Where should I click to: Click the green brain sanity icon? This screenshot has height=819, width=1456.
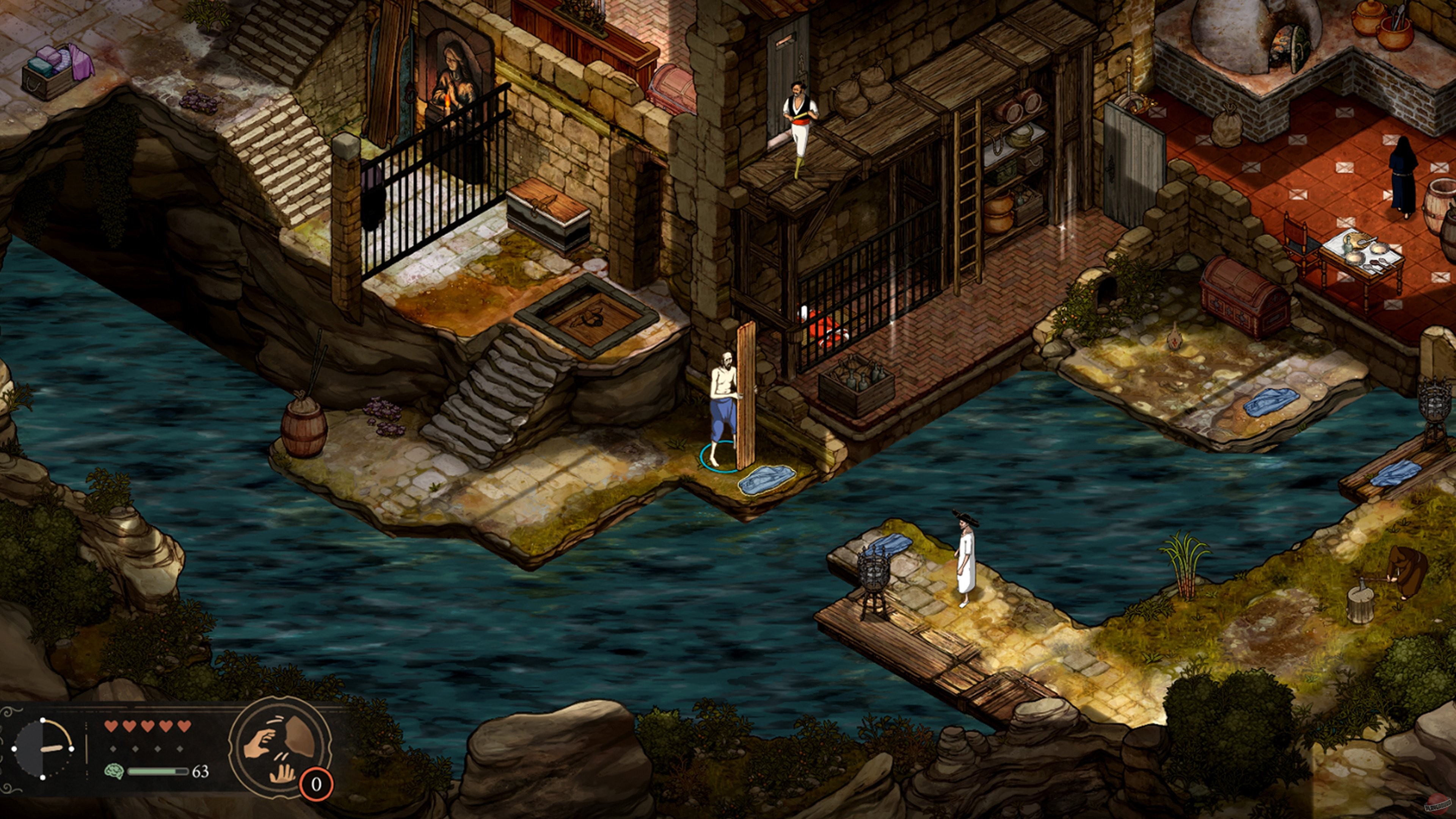click(x=114, y=772)
